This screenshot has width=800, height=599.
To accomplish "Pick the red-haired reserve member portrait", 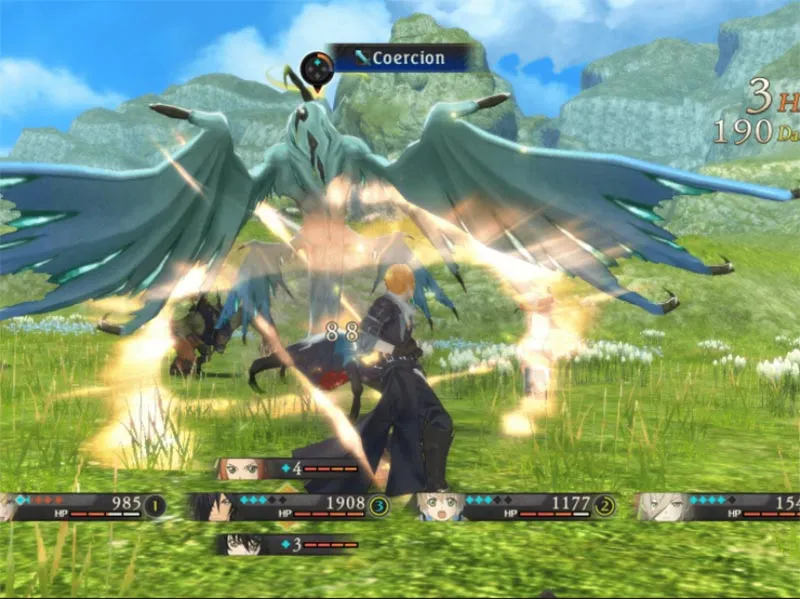I will click(x=240, y=468).
